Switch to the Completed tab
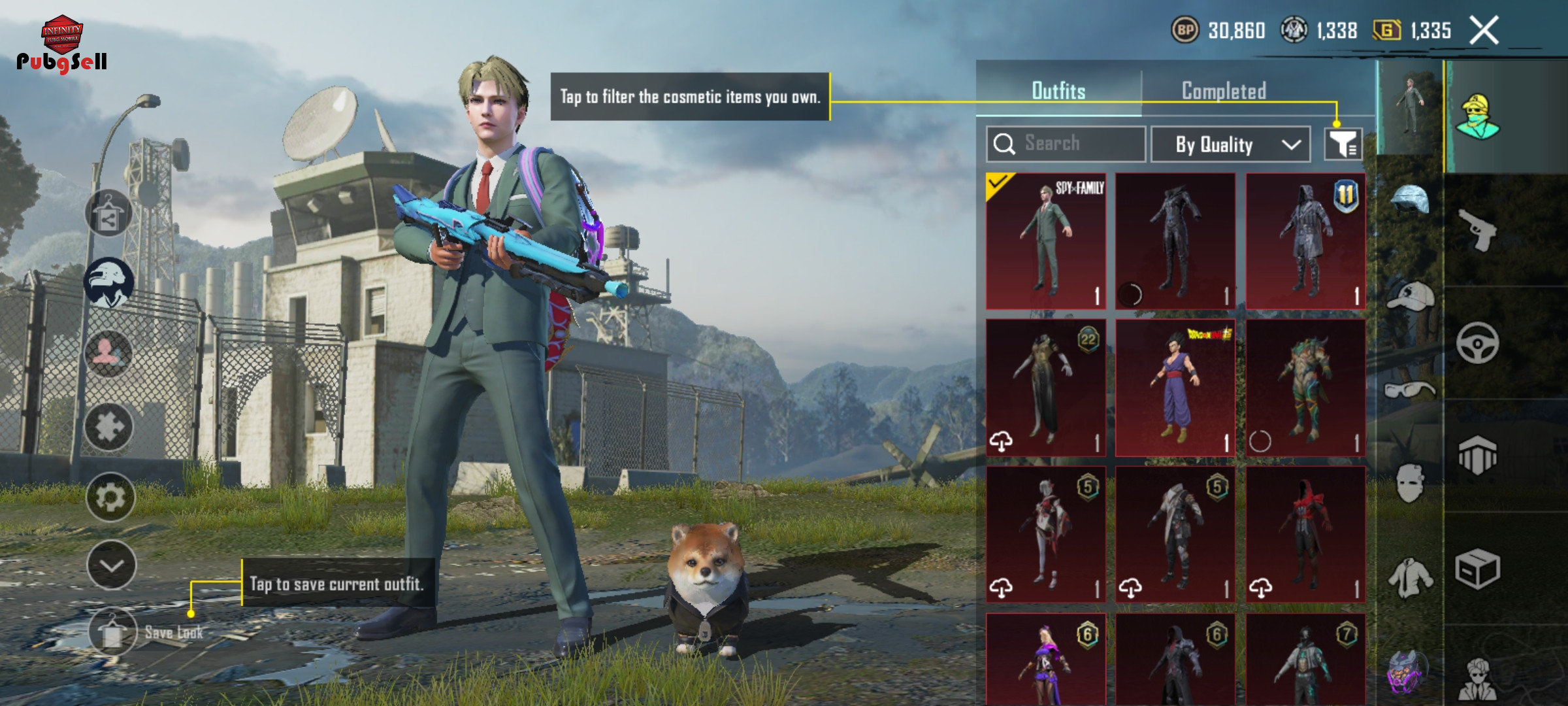Viewport: 1568px width, 706px height. click(x=1224, y=91)
